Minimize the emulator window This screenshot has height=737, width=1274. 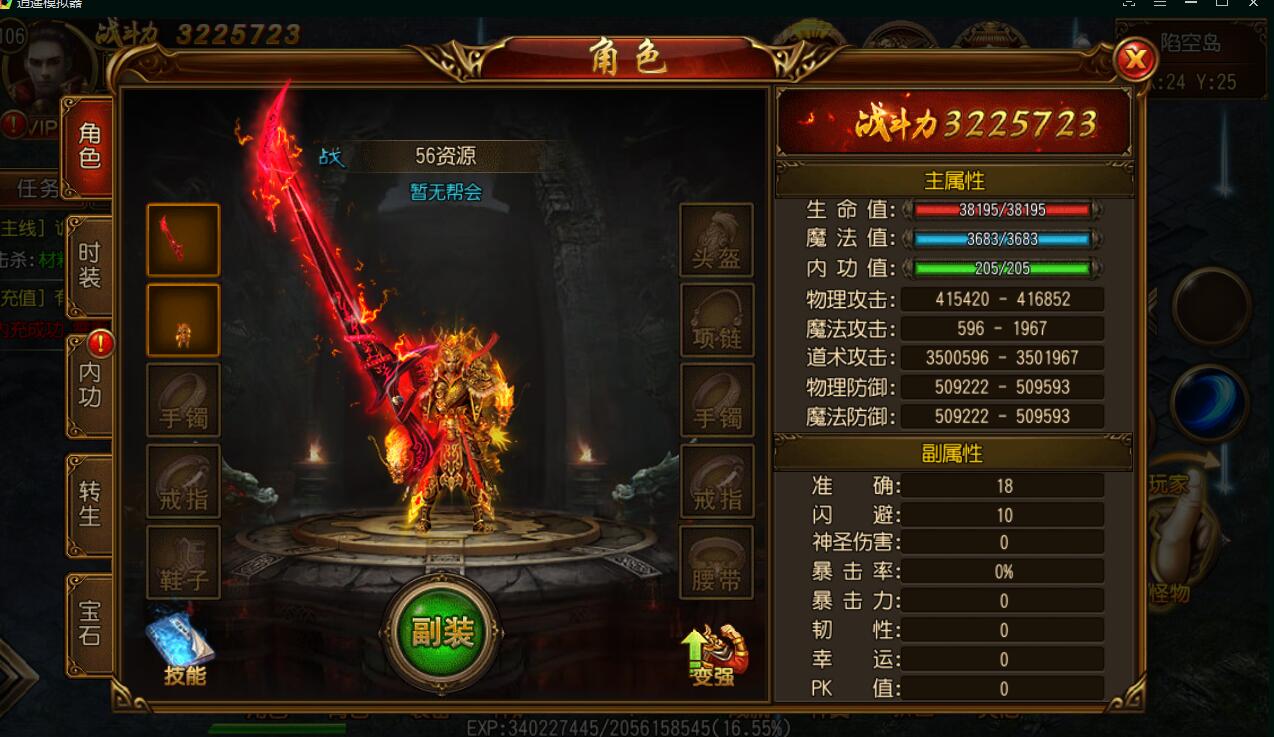[x=1190, y=5]
